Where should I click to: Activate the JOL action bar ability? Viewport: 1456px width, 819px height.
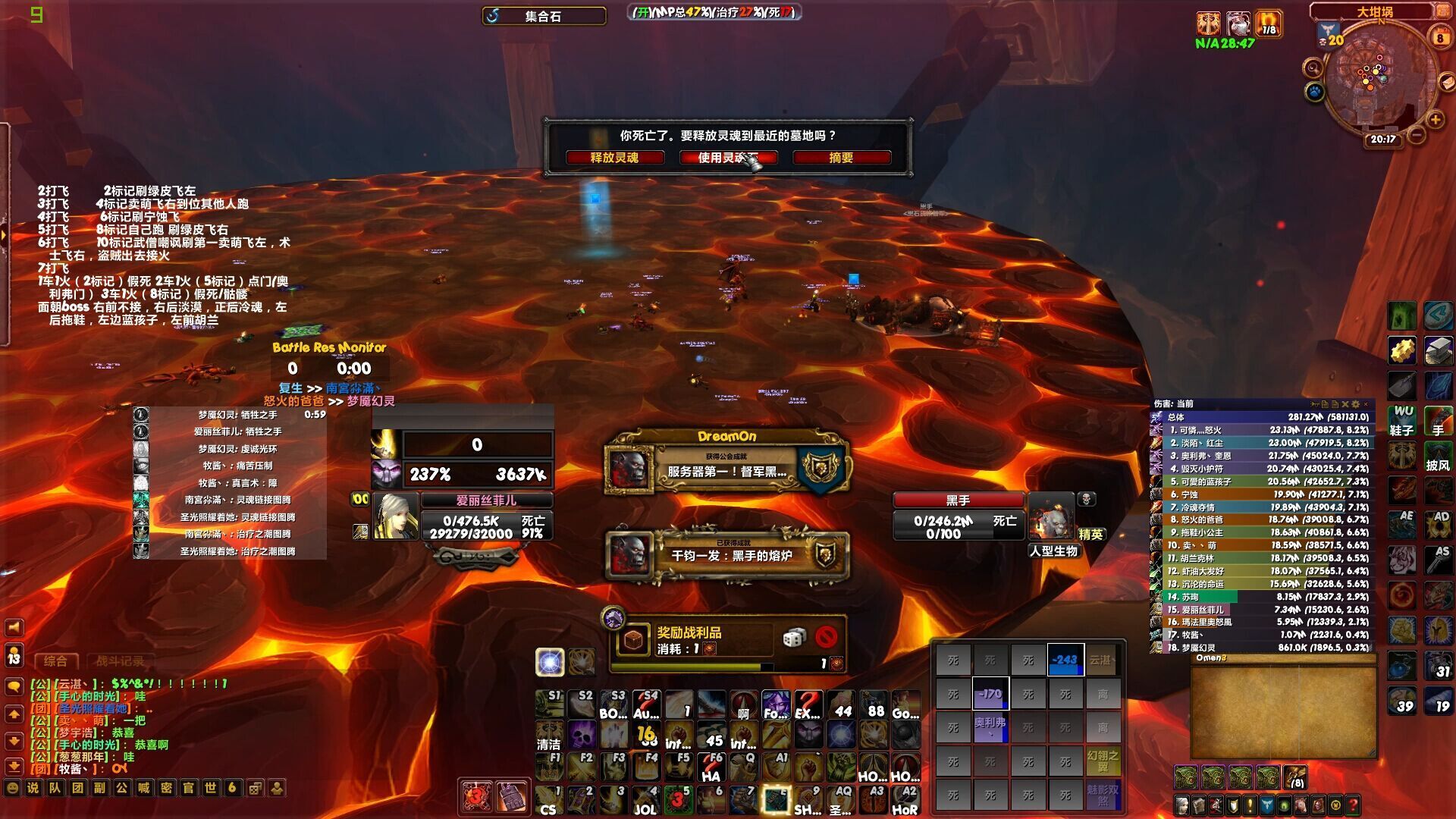645,800
